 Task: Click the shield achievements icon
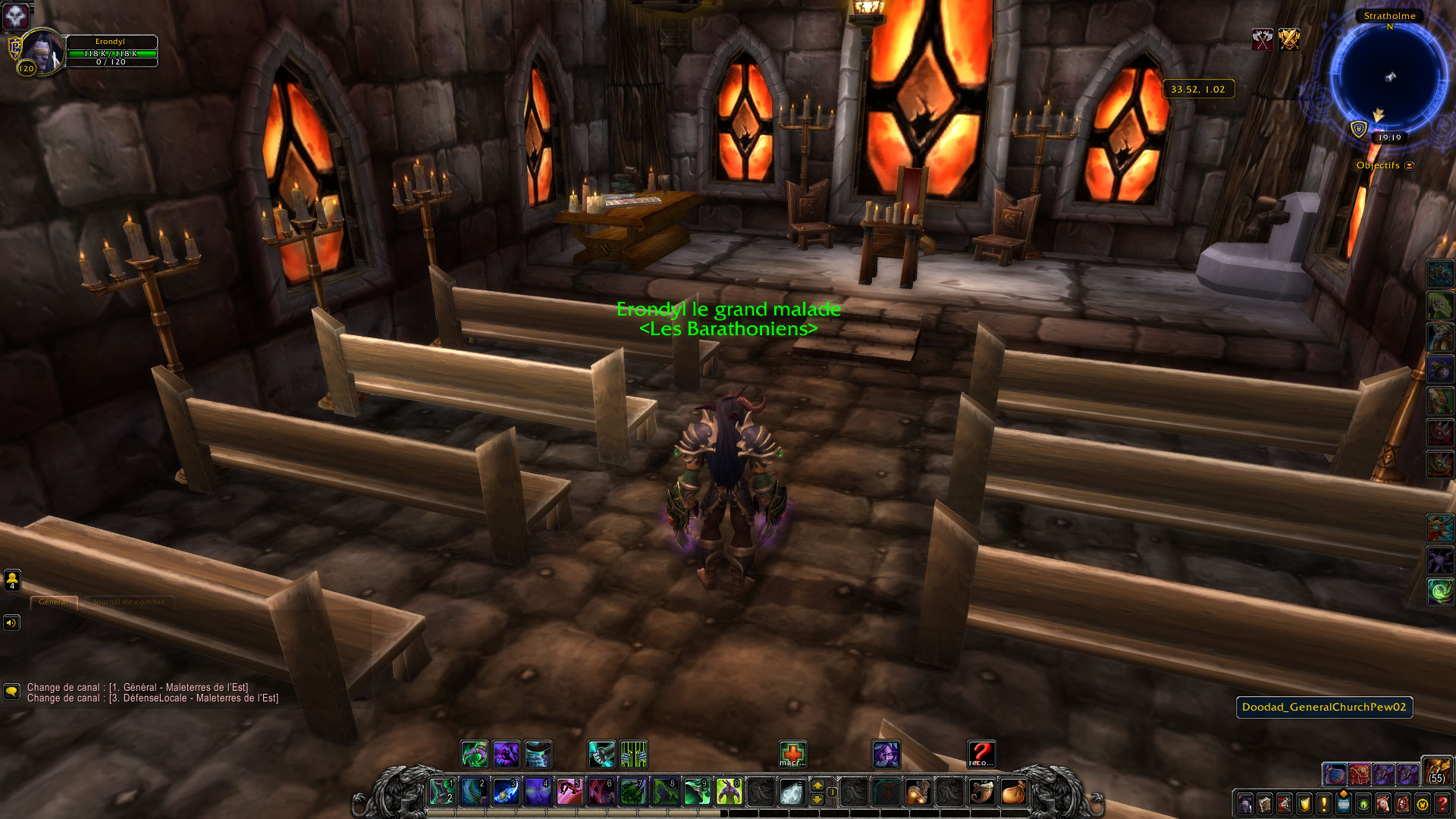pyautogui.click(x=1303, y=804)
